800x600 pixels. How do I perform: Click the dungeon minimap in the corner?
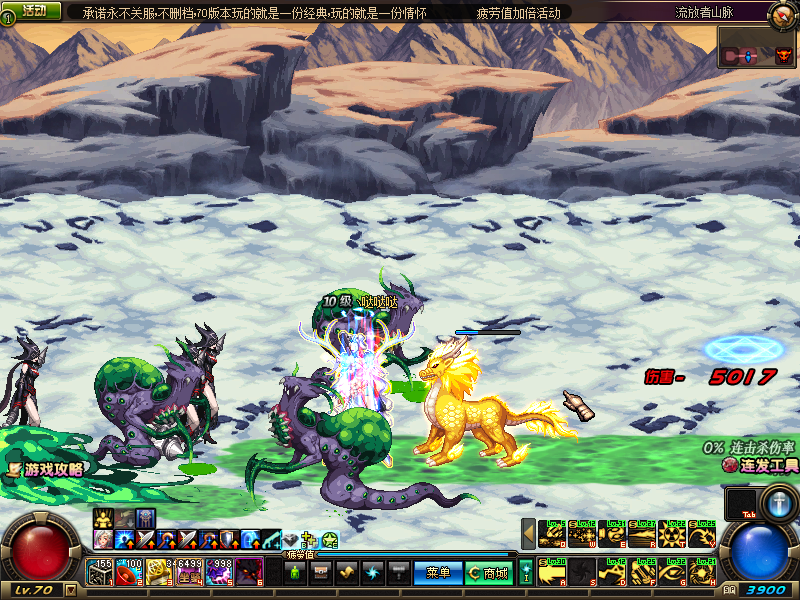coord(757,47)
